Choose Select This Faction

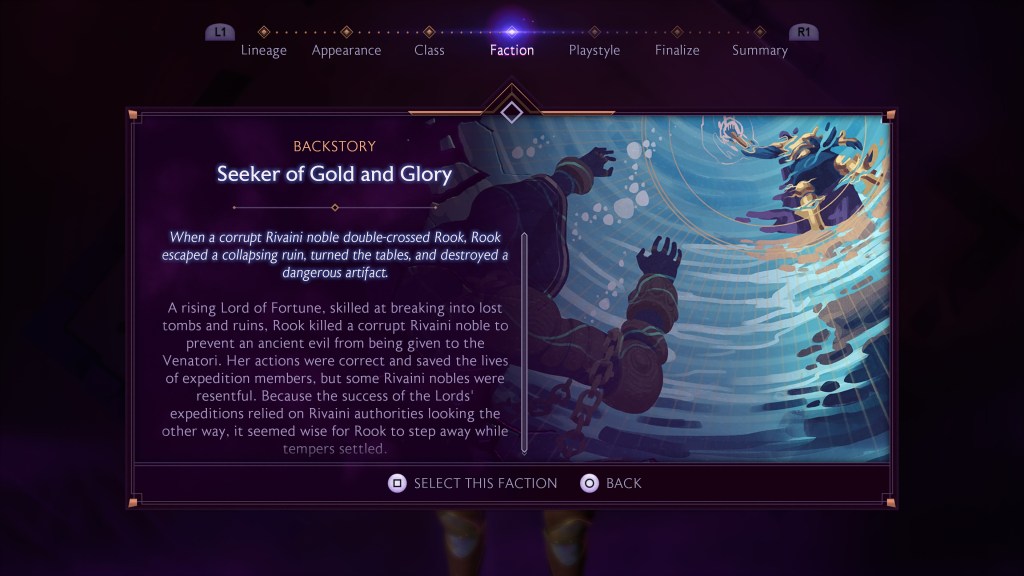coord(473,483)
